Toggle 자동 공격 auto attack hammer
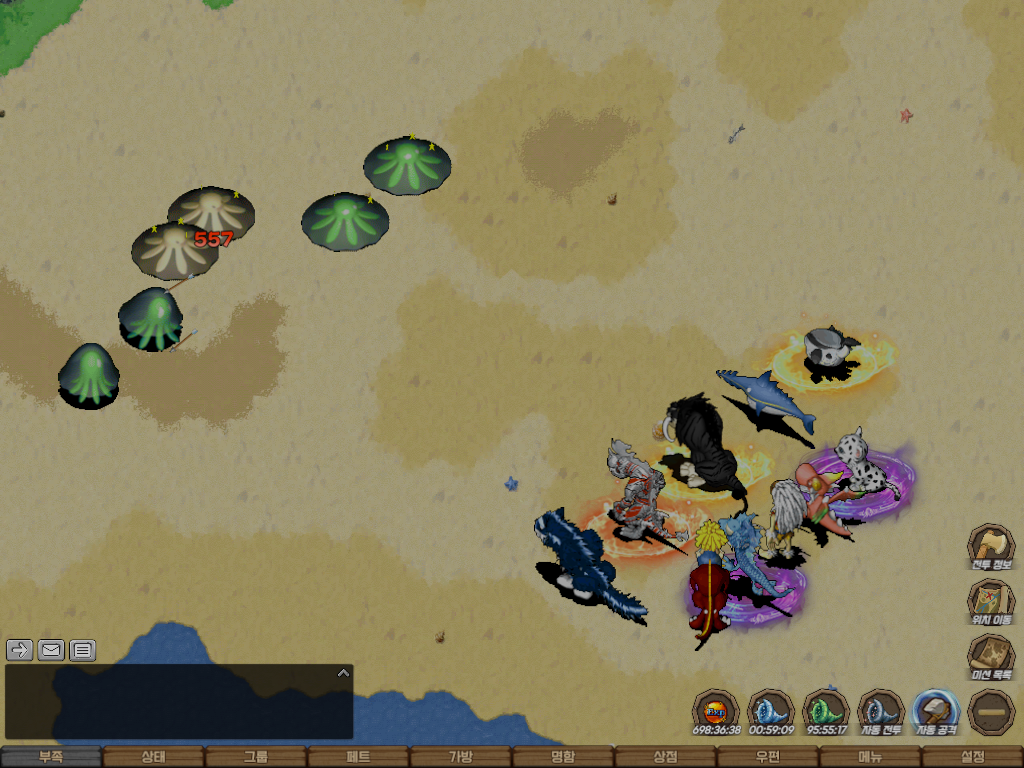The image size is (1024, 768). (936, 712)
